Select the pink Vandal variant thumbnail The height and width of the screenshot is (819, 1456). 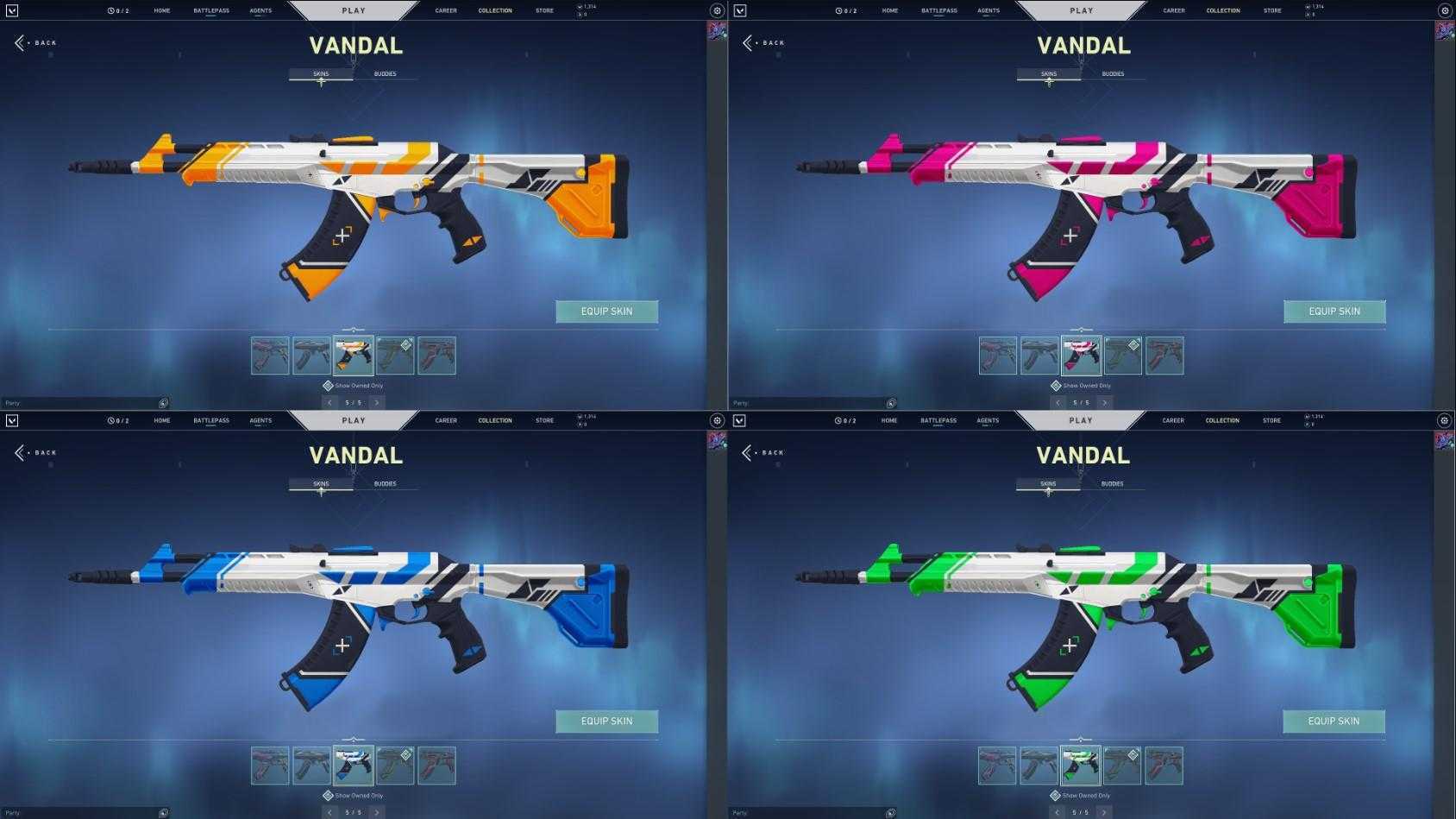tap(1080, 355)
